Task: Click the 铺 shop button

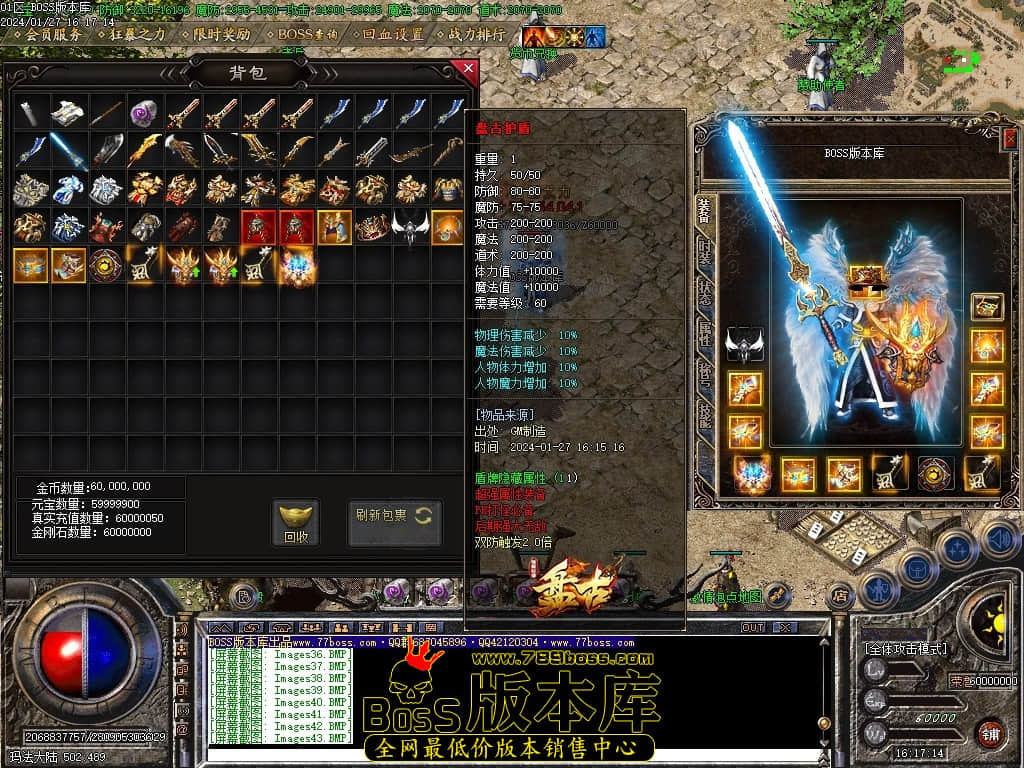Action: [x=990, y=732]
